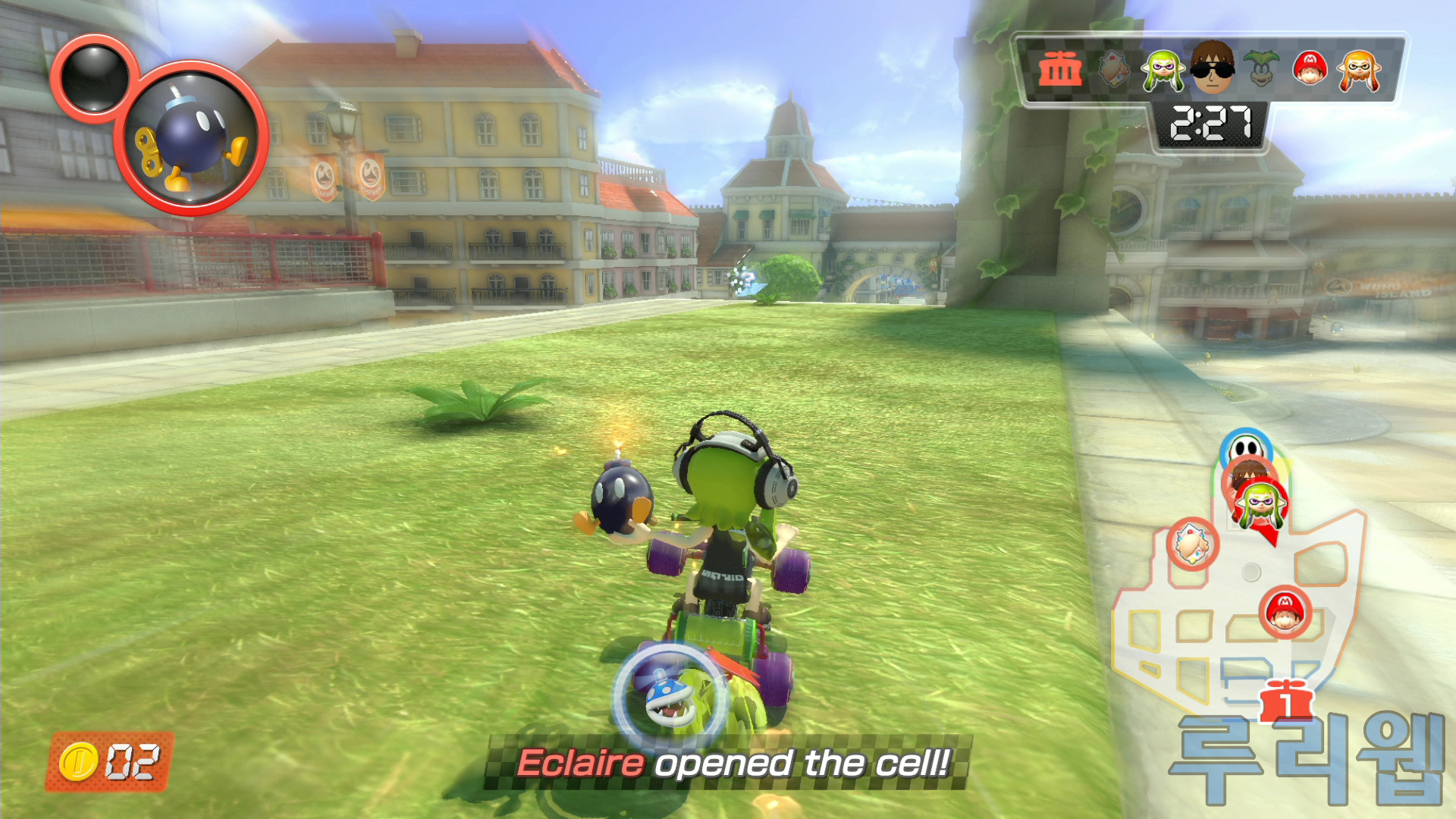Select the Baby Rosalina minimap marker
The width and height of the screenshot is (1456, 819).
(x=1192, y=544)
